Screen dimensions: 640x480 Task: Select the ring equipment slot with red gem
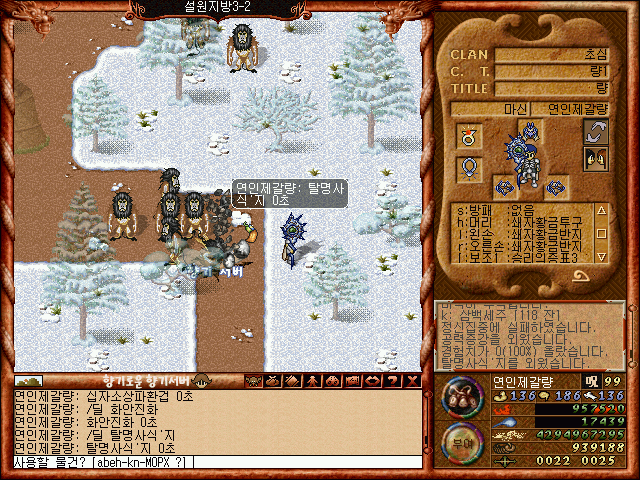pyautogui.click(x=467, y=134)
